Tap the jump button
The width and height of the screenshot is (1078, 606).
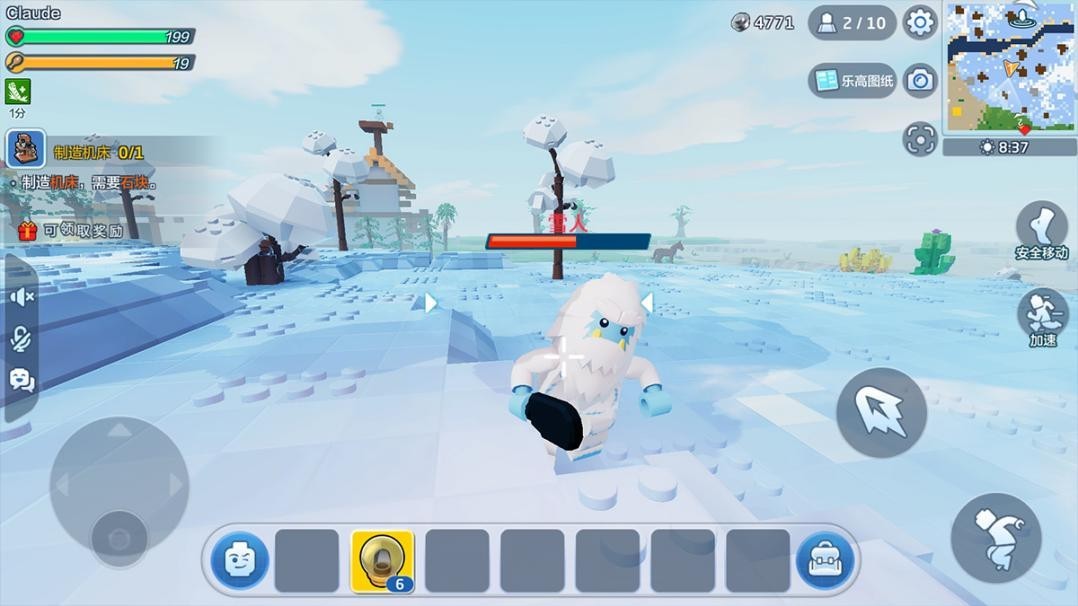coord(995,538)
